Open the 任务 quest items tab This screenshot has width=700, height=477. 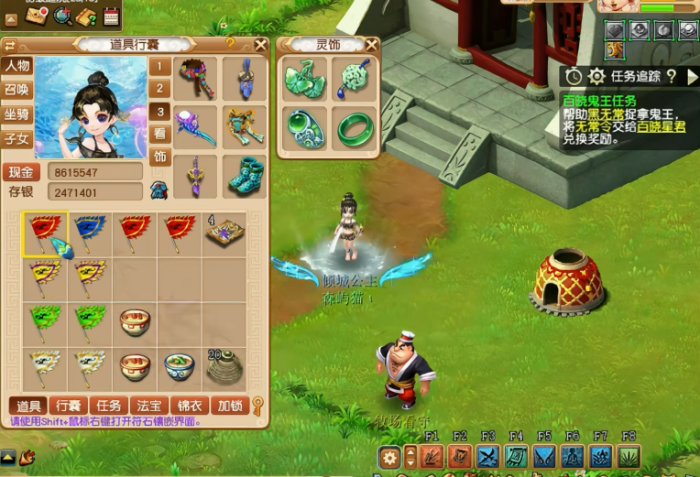(110, 406)
